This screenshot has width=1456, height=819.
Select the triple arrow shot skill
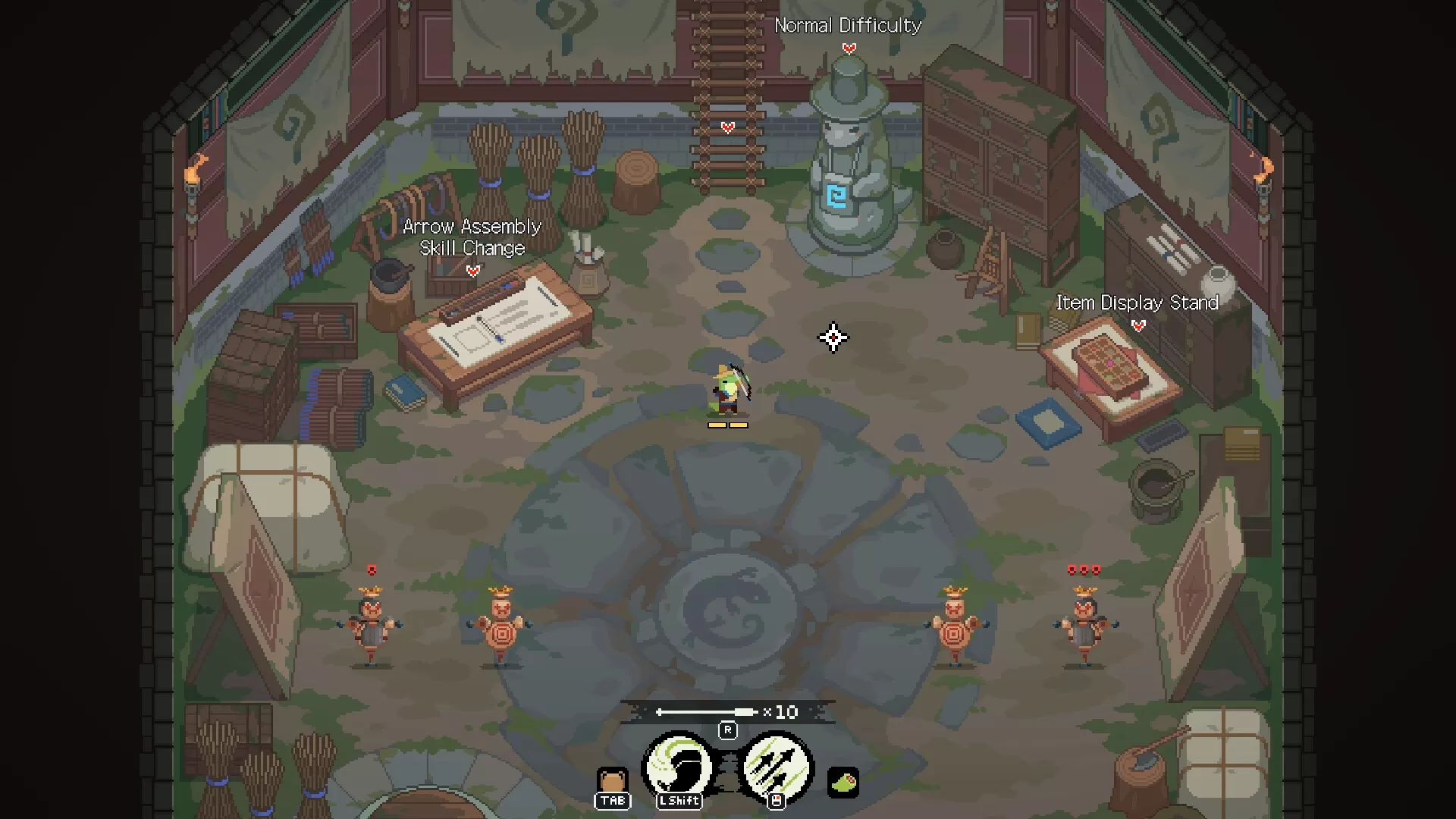click(777, 767)
